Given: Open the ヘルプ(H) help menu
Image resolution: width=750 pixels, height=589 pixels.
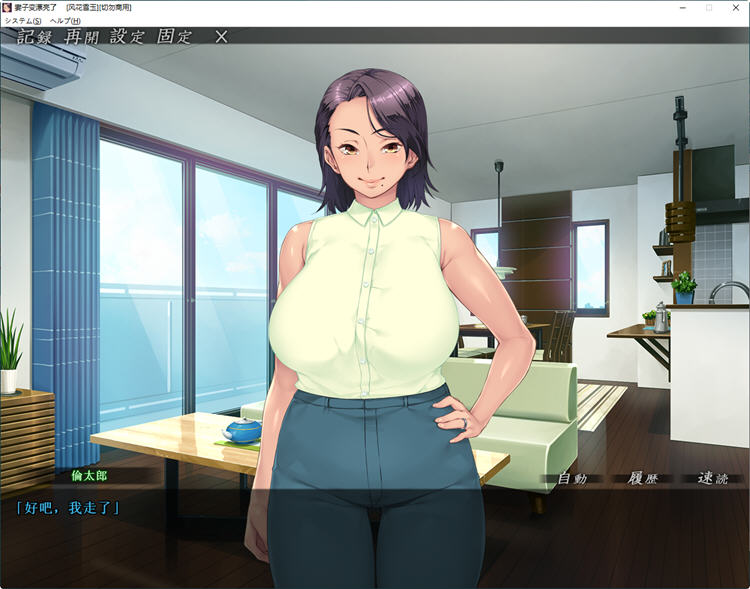Looking at the screenshot, I should click(x=65, y=20).
